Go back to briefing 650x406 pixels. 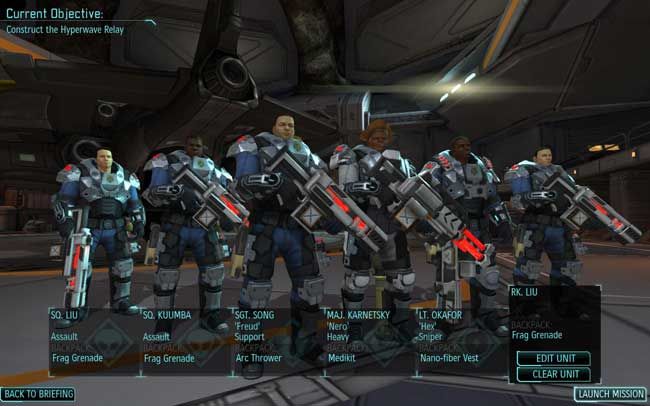(x=38, y=394)
